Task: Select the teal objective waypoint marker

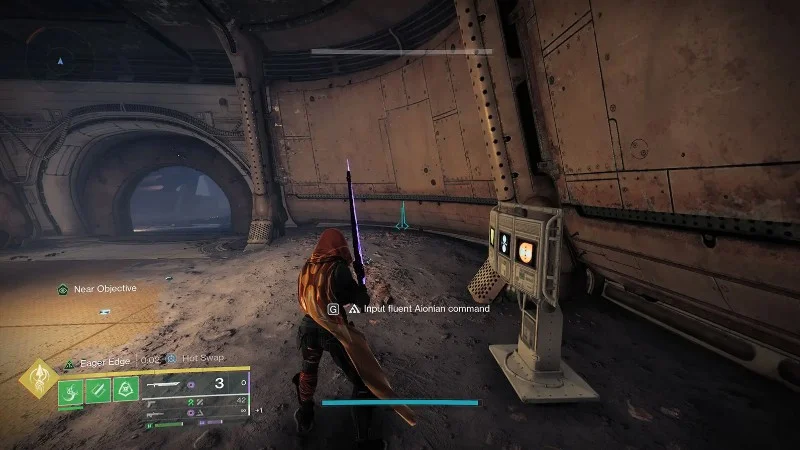Action: point(402,216)
